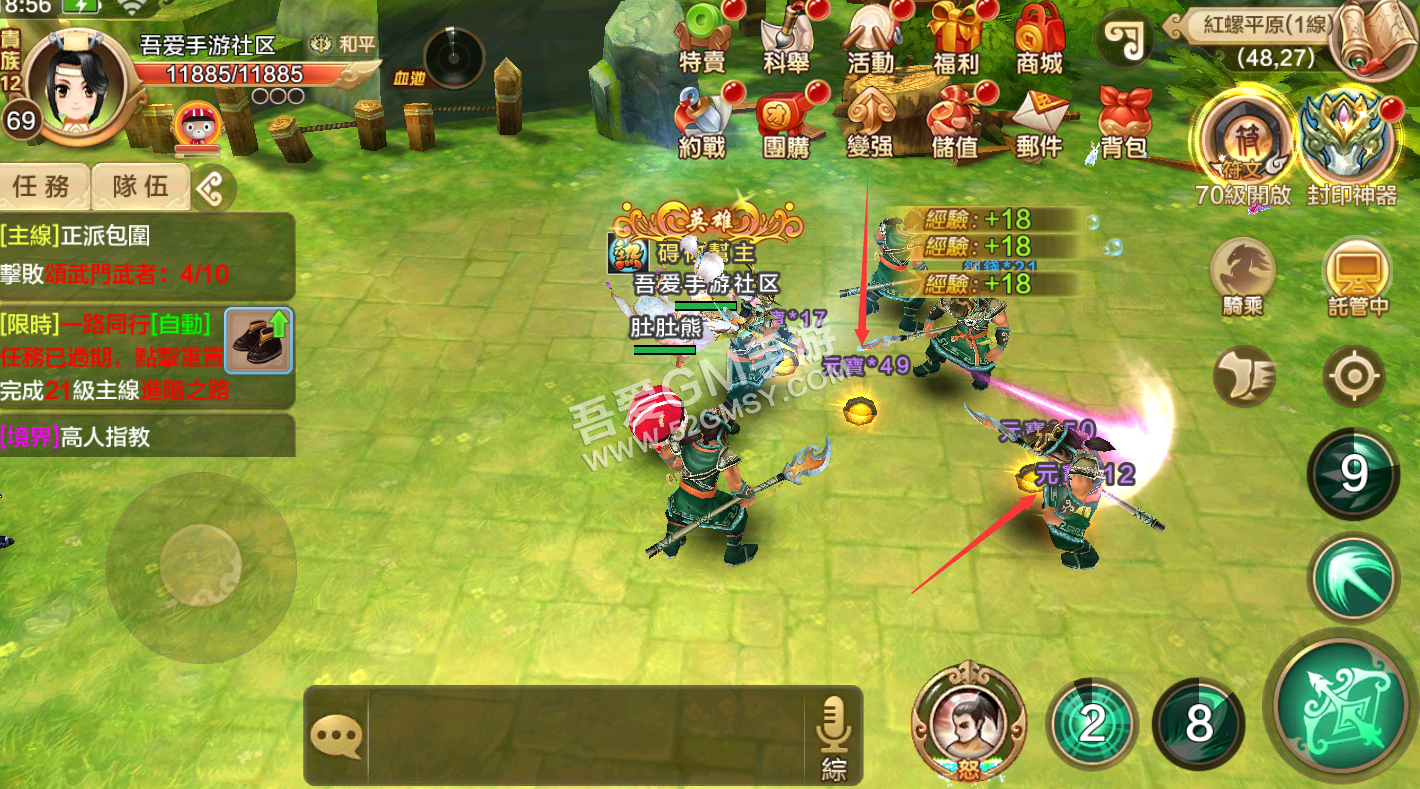Open the 科舉 exam icon
This screenshot has width=1420, height=789.
(x=787, y=40)
